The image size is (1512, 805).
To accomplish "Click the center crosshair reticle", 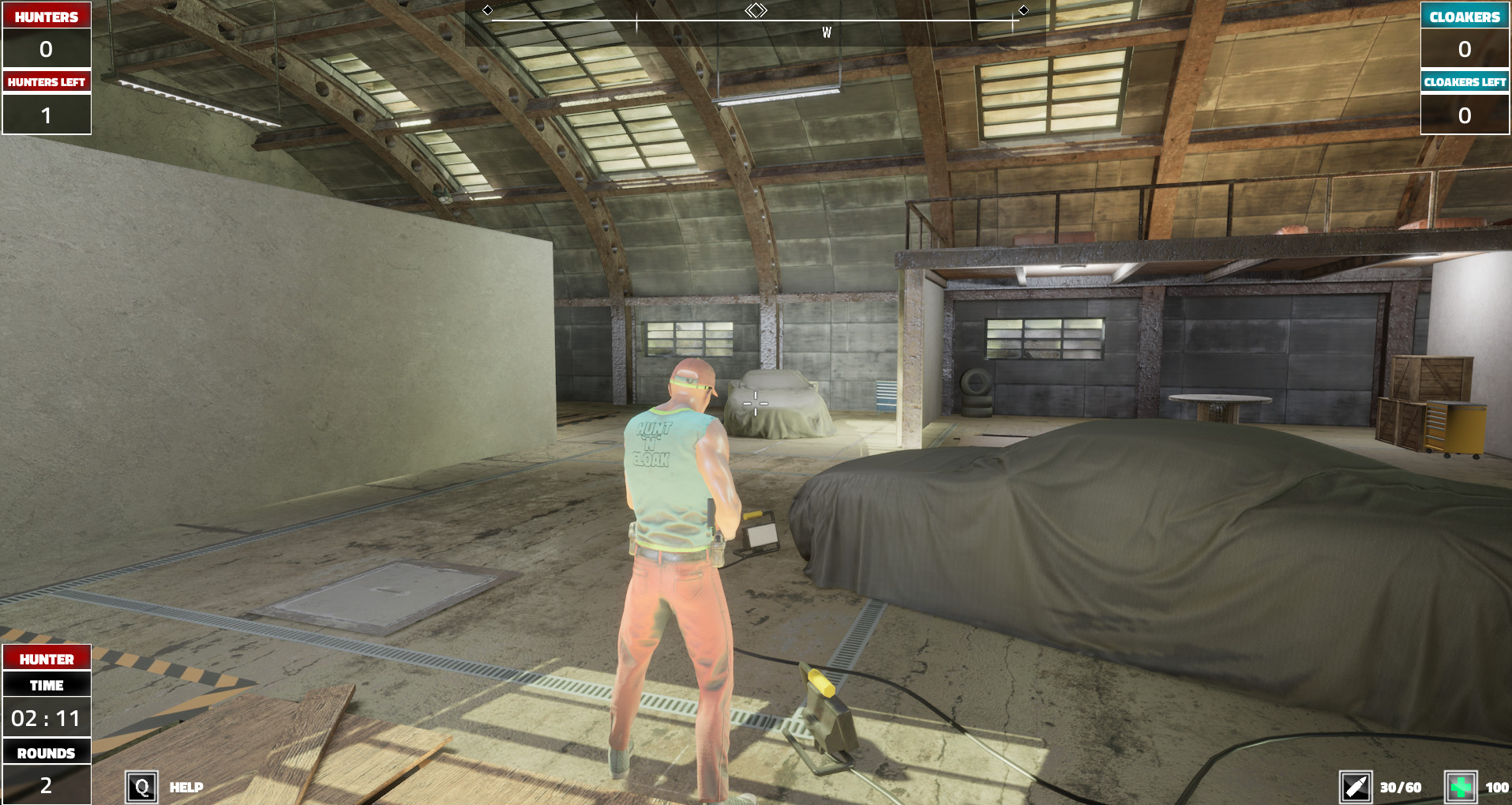I will click(756, 402).
